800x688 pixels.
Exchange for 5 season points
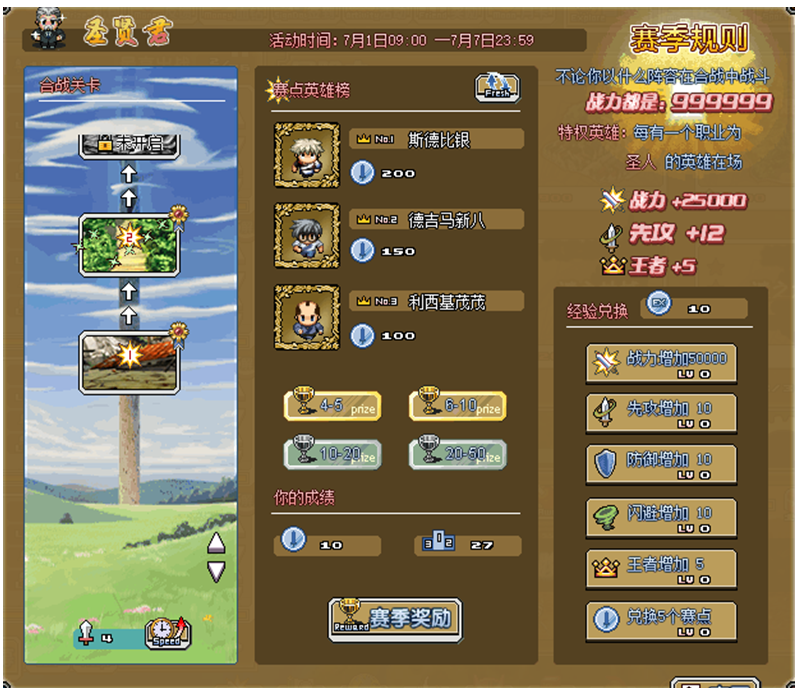(x=661, y=620)
